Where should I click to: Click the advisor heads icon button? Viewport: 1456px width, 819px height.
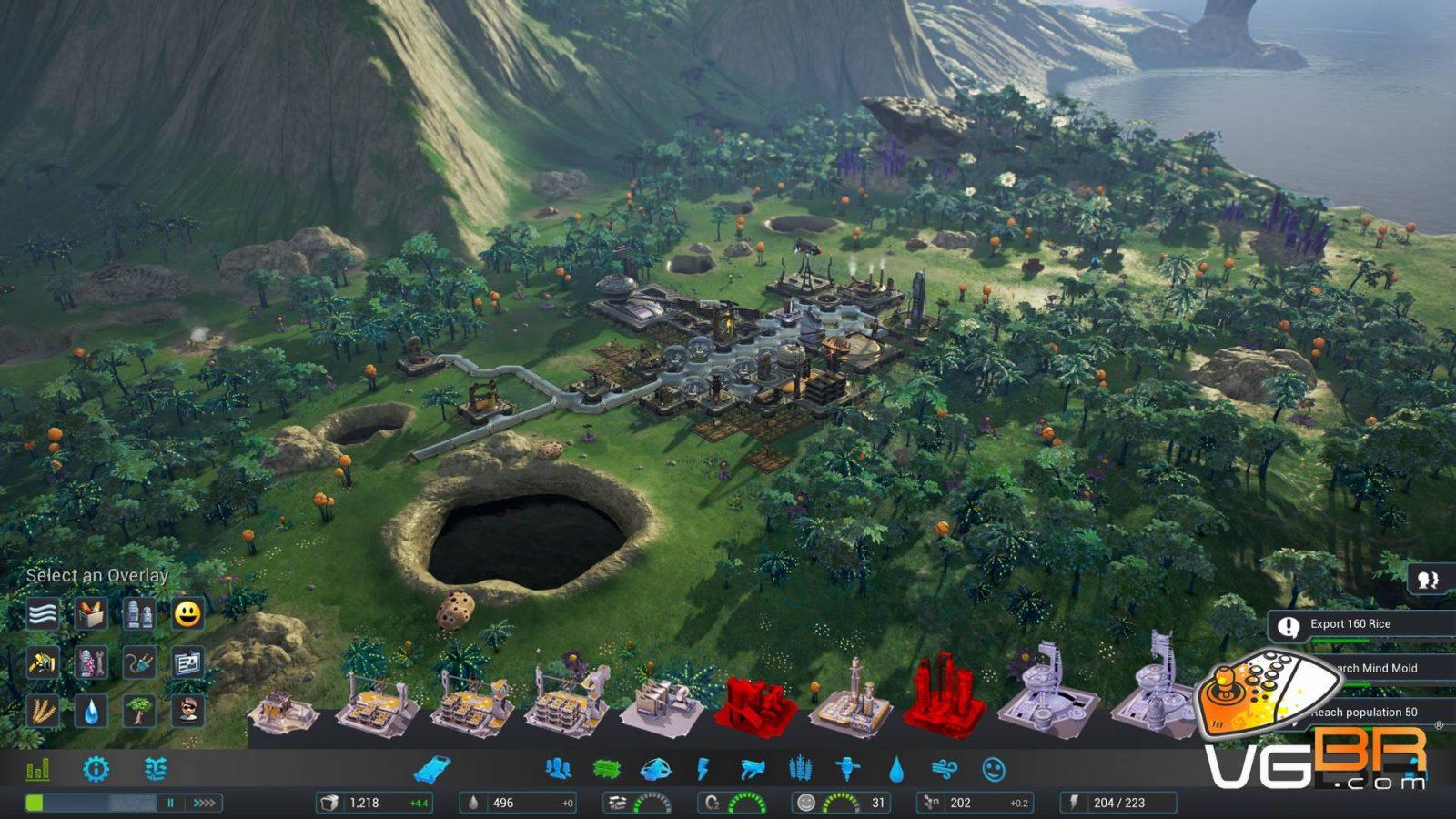pos(1429,581)
